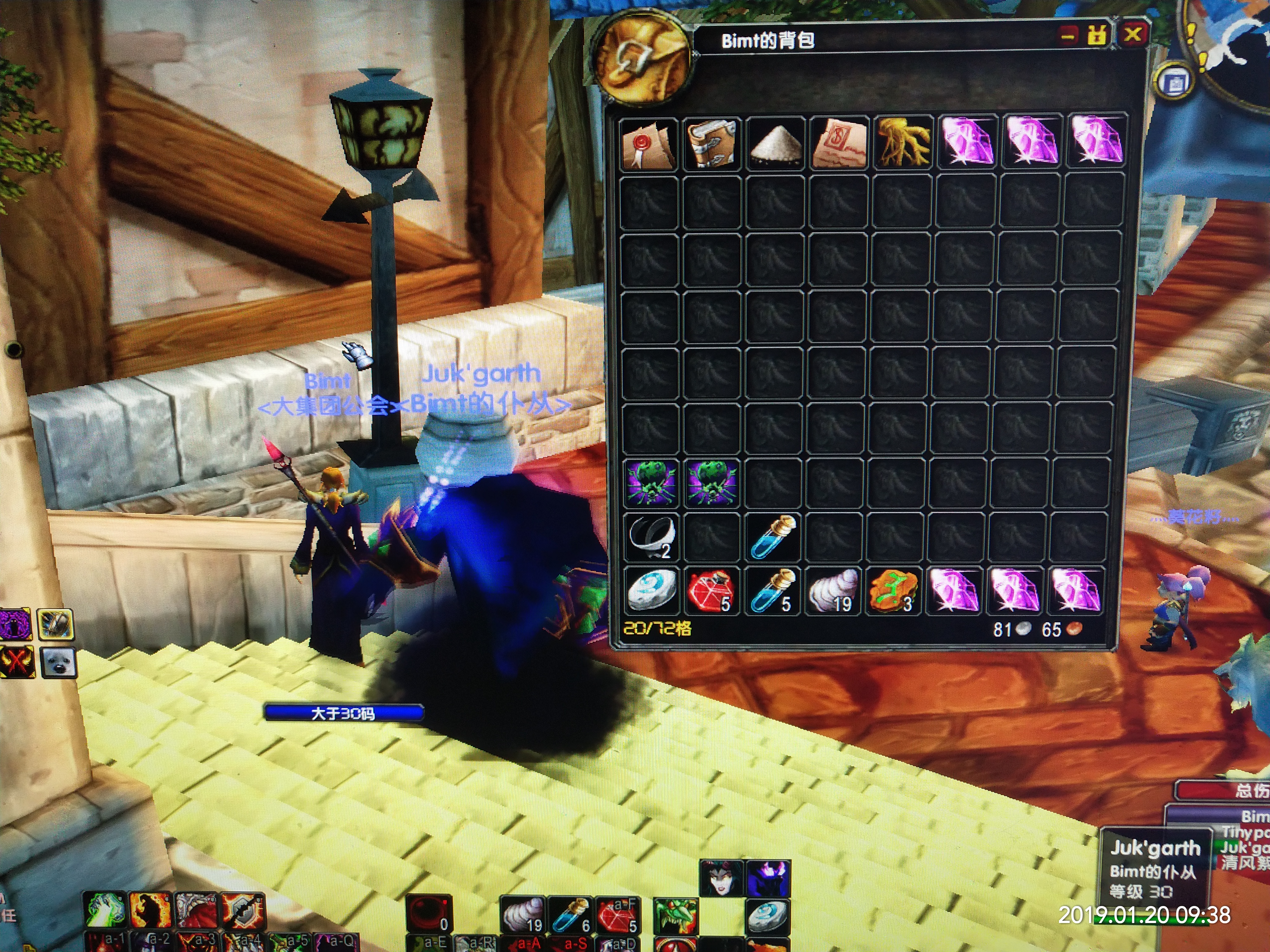Minimize the backpack with the red minus button

(1068, 36)
